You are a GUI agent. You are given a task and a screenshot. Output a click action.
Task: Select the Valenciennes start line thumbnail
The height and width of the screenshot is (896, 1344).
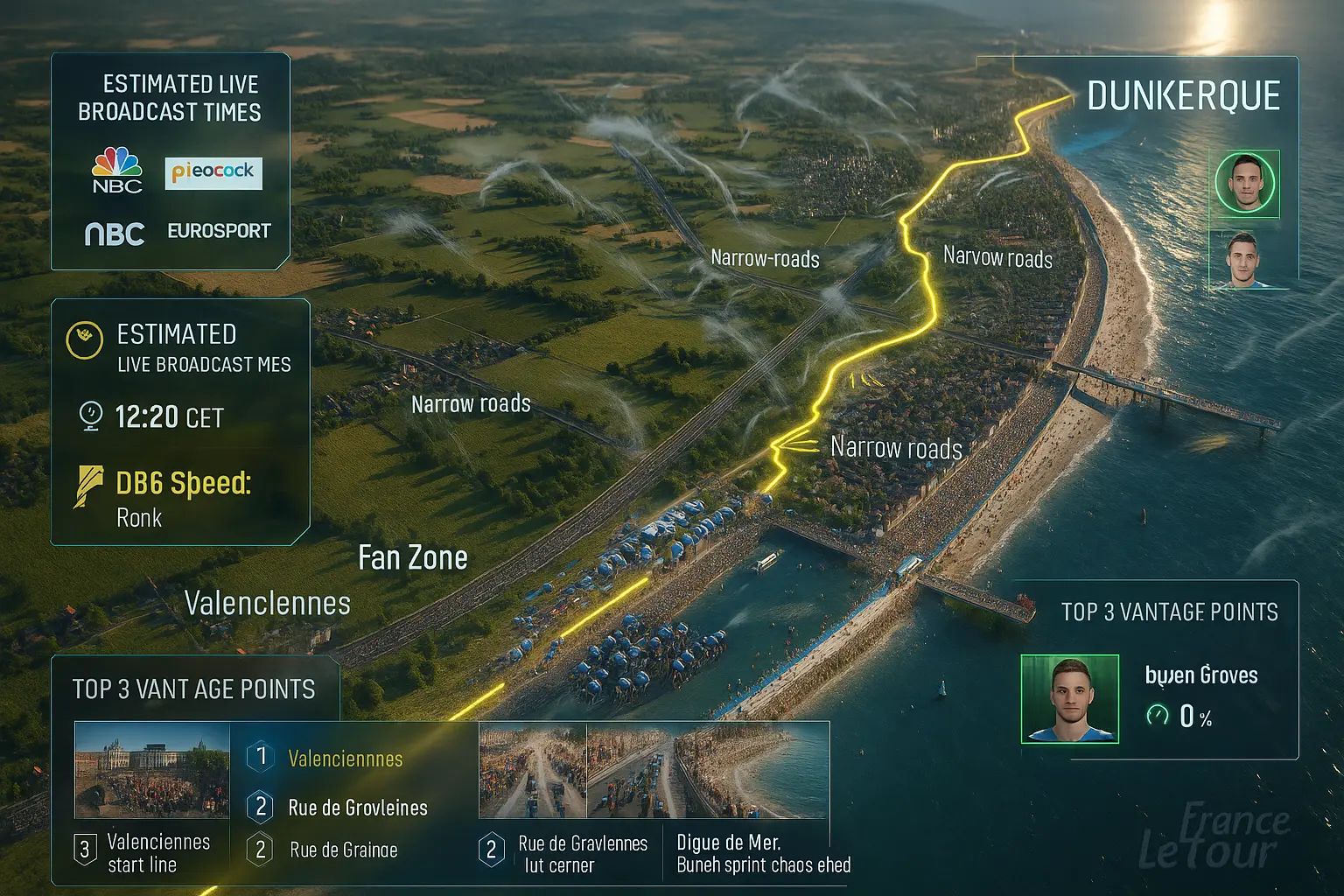coord(151,770)
